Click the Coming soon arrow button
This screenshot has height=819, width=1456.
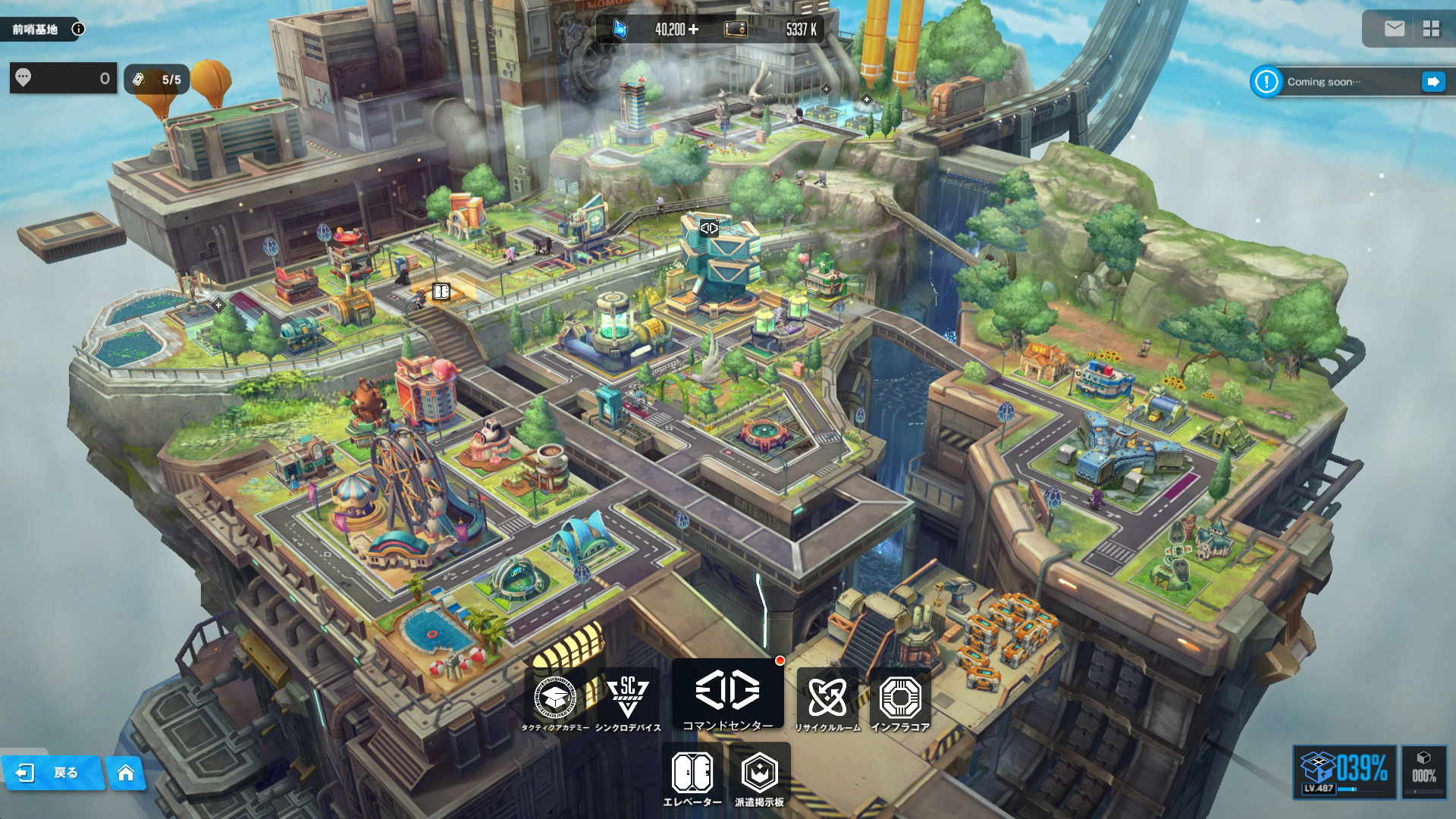pos(1432,82)
